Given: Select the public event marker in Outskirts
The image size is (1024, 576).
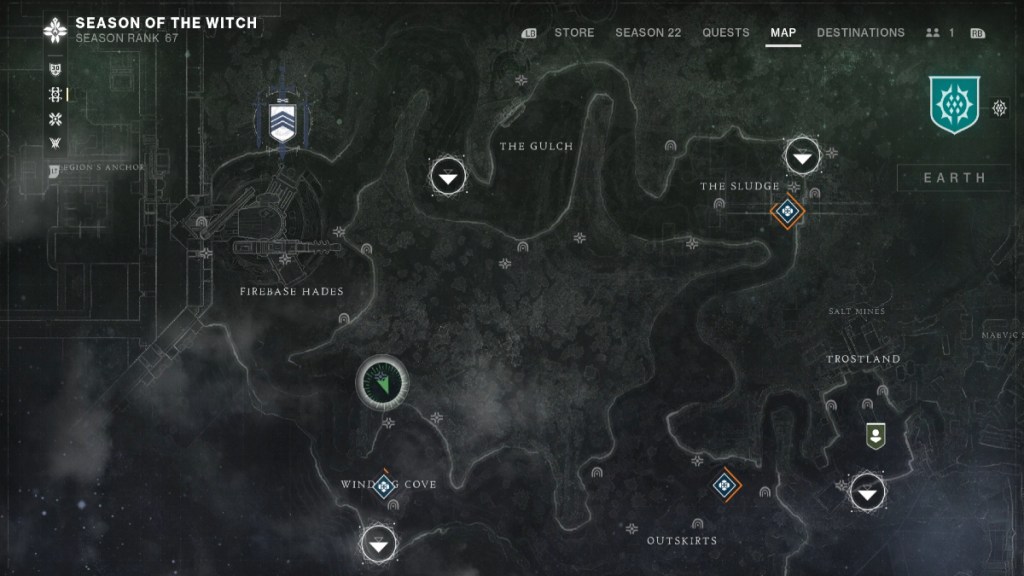Looking at the screenshot, I should point(725,485).
